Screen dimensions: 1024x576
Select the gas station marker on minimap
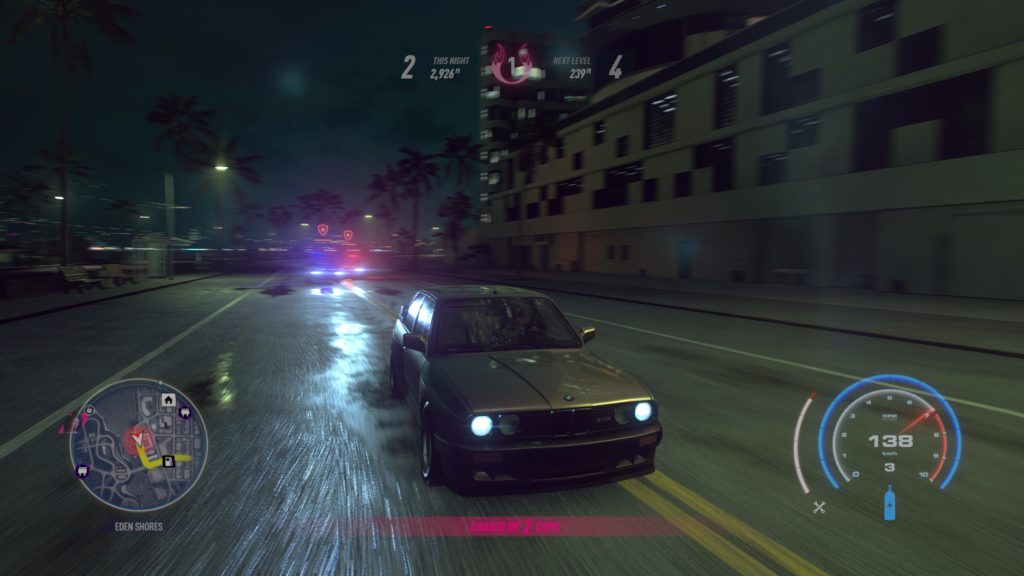pos(171,461)
